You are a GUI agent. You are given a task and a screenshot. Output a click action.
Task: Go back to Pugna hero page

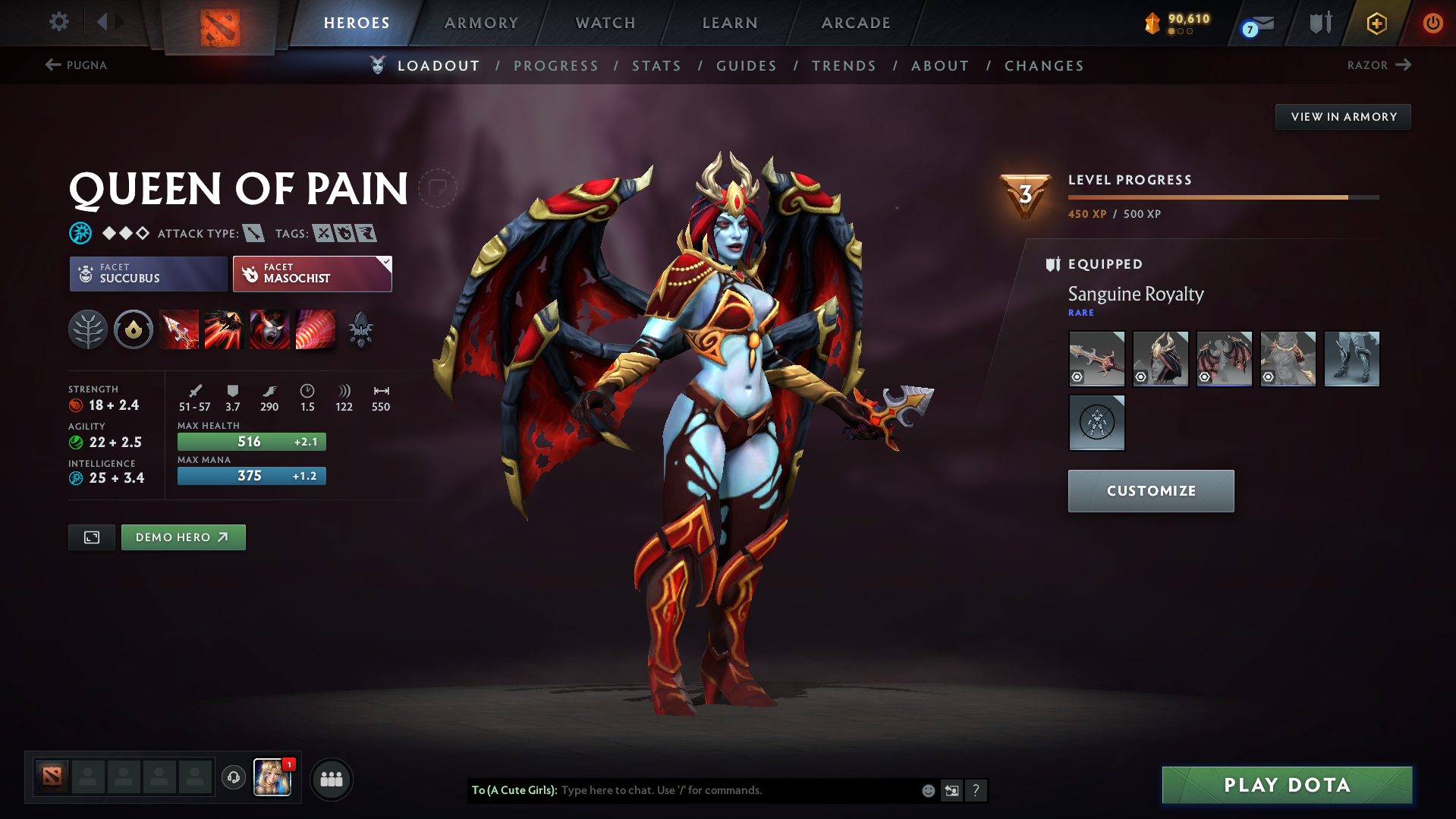click(75, 65)
